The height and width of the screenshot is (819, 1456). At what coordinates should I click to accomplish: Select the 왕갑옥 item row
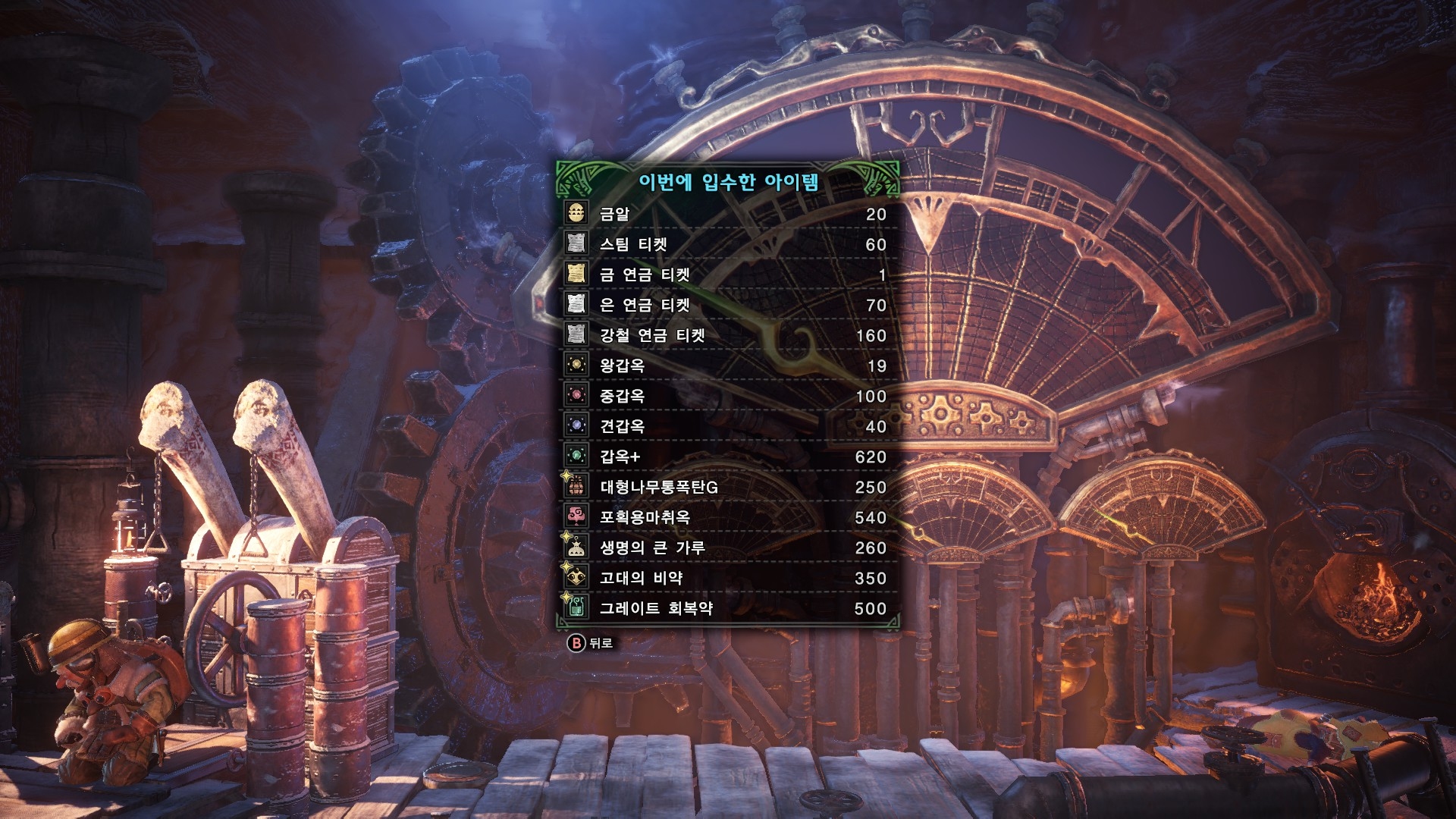point(726,366)
